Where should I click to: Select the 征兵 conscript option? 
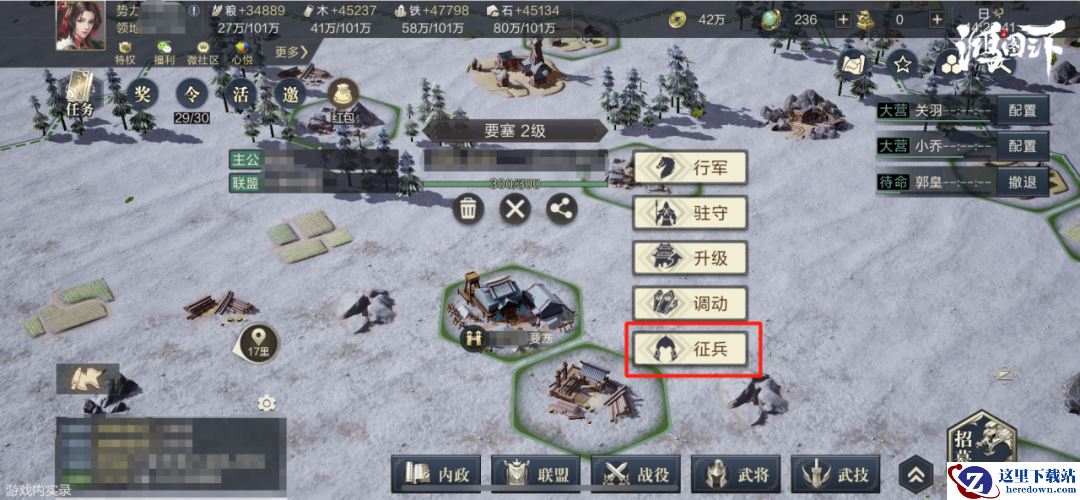(x=692, y=348)
